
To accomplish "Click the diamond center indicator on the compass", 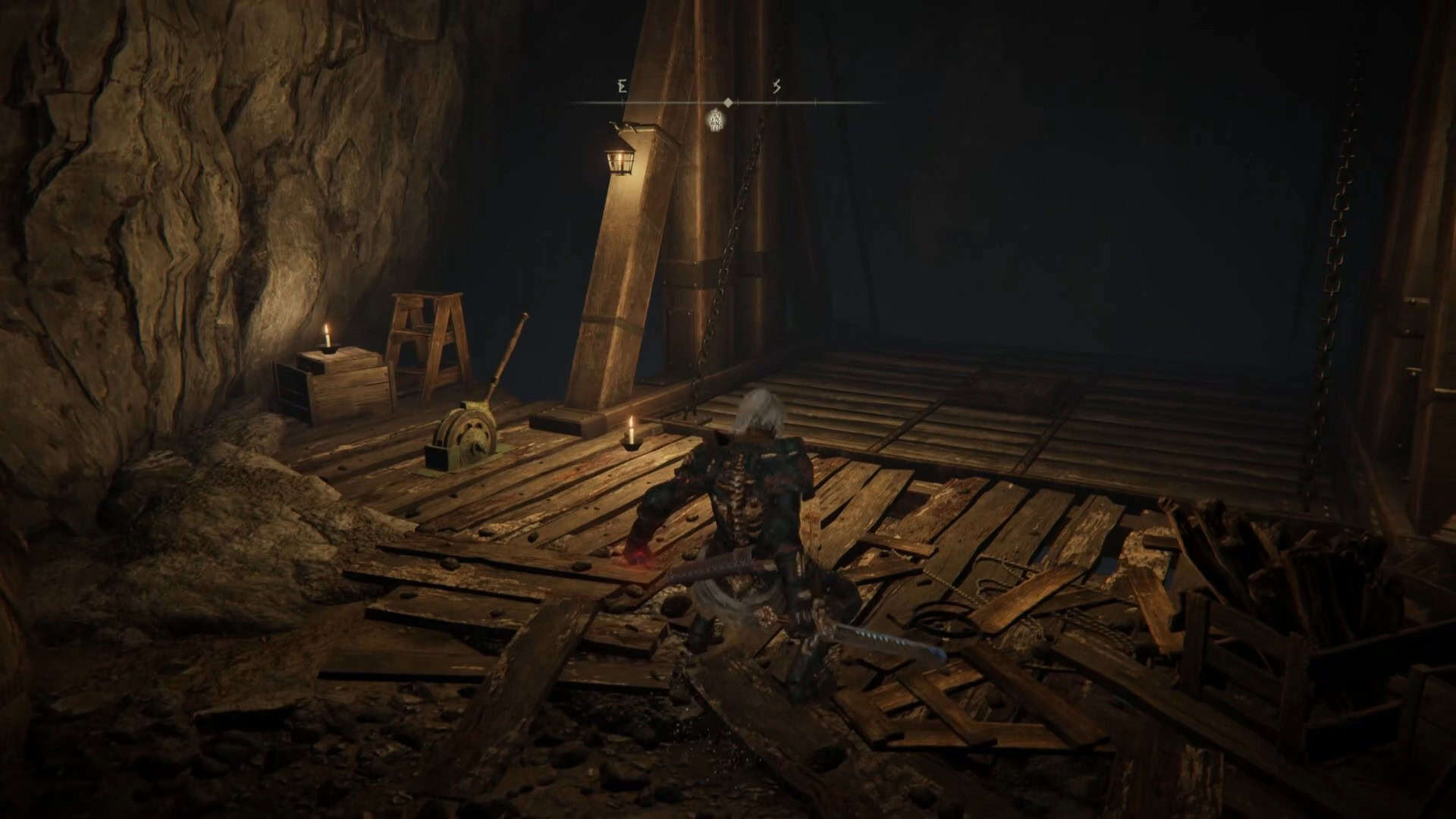I will click(x=728, y=102).
